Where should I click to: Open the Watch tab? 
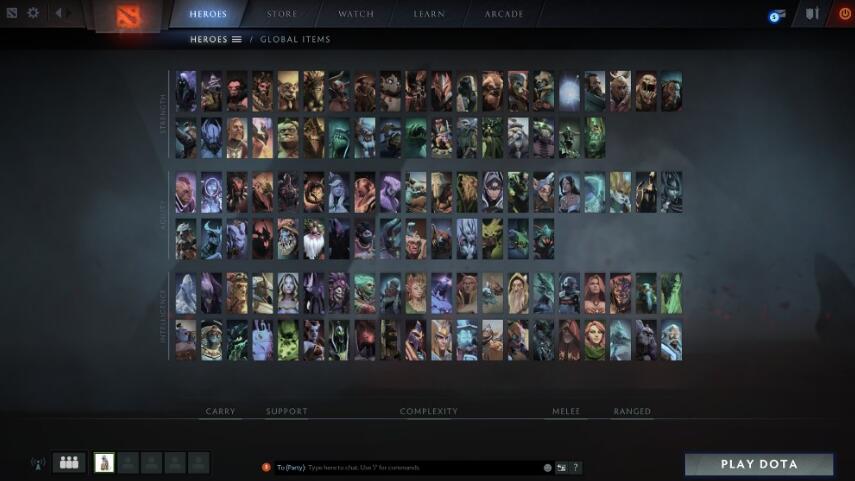click(355, 14)
